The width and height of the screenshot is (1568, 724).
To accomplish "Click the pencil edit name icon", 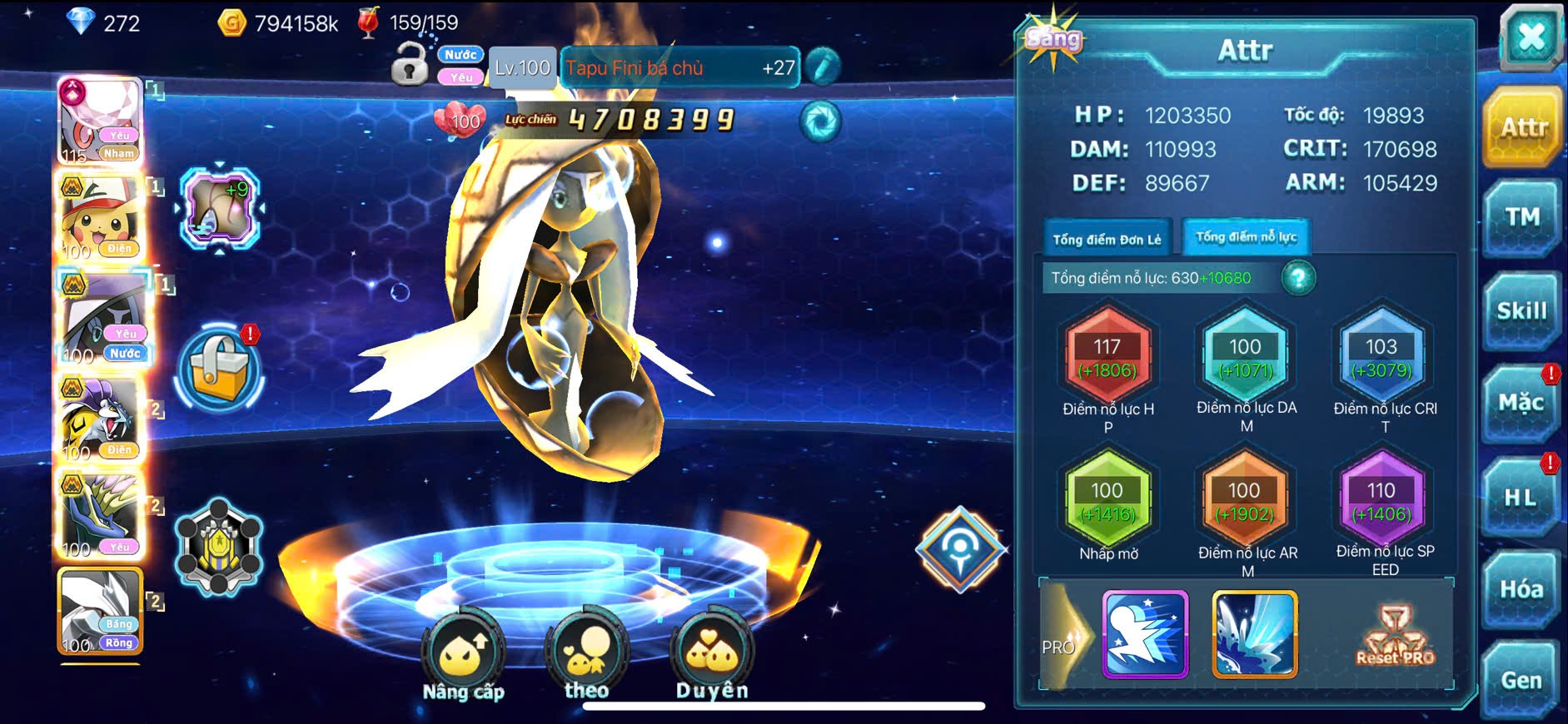I will (x=823, y=67).
